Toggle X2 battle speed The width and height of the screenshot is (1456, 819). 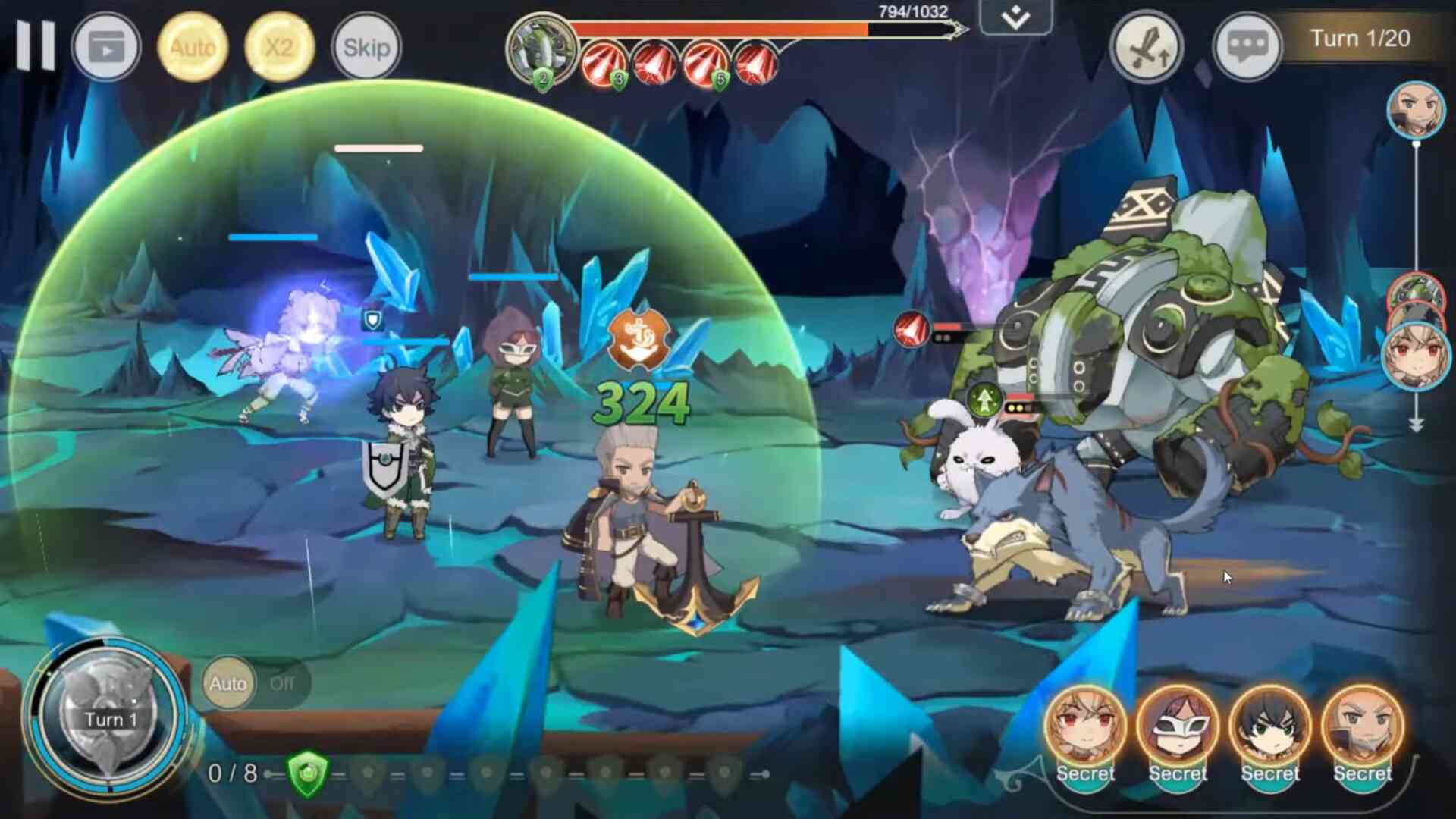(279, 47)
